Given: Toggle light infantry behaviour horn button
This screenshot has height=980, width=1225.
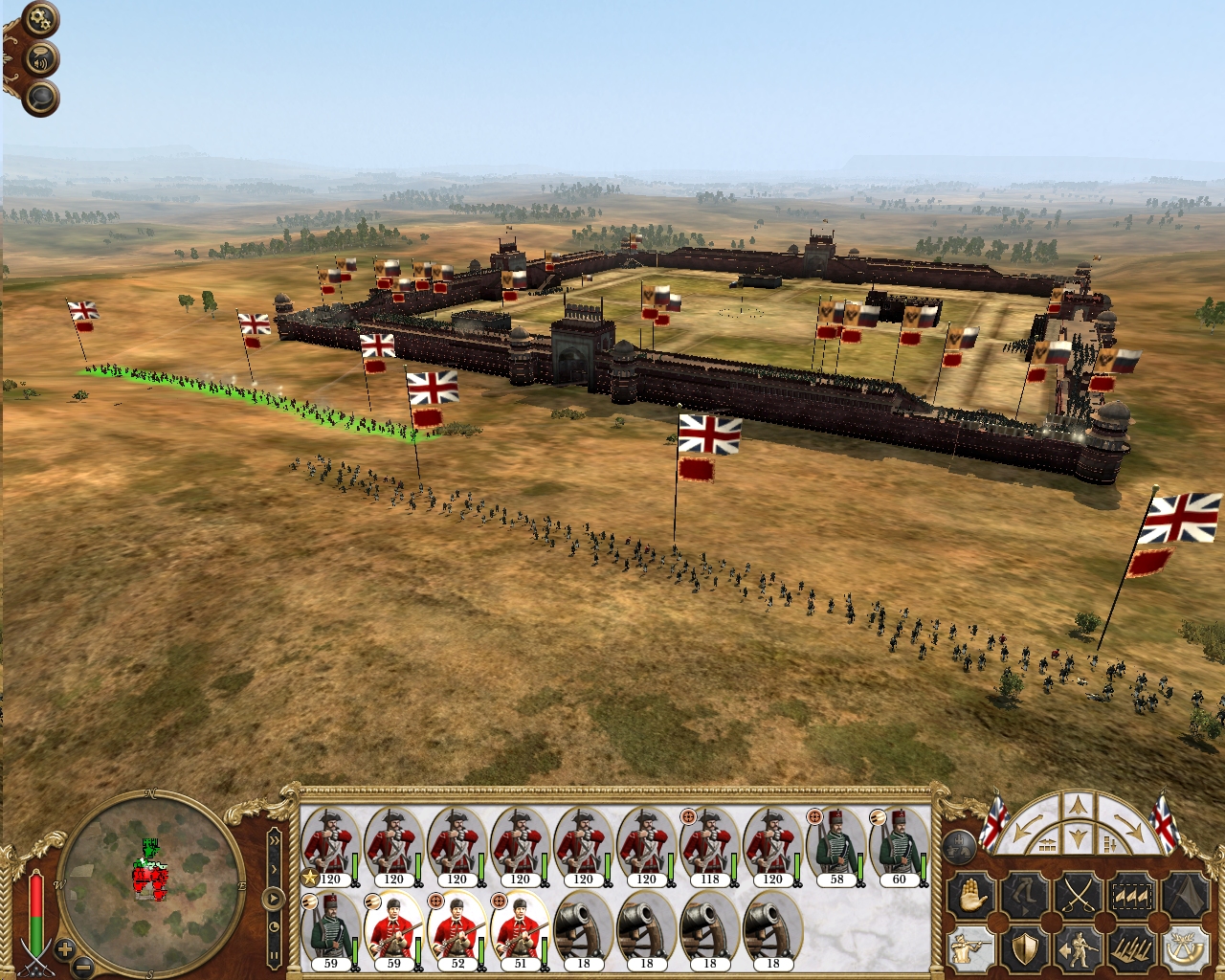Looking at the screenshot, I should (x=1185, y=948).
